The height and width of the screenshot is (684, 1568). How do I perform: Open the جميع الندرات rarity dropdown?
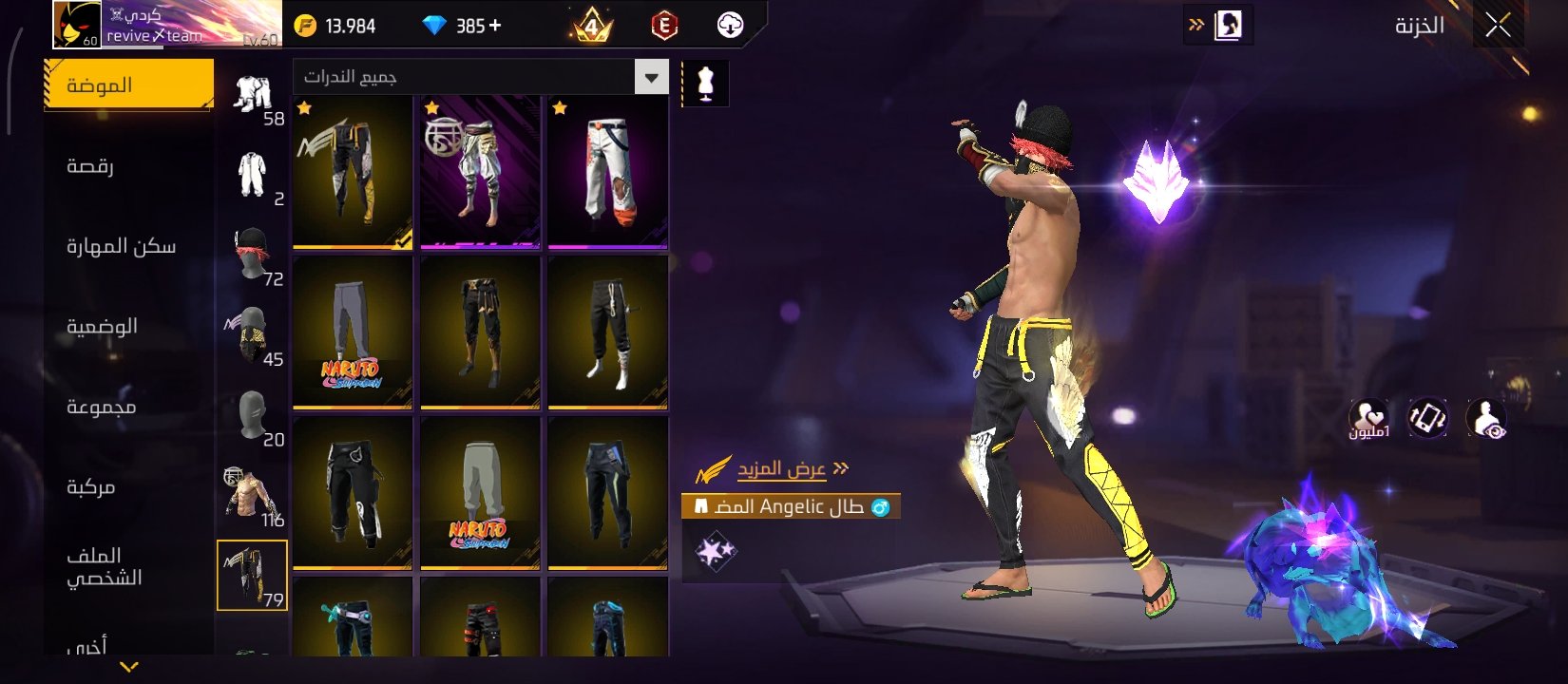[x=480, y=77]
